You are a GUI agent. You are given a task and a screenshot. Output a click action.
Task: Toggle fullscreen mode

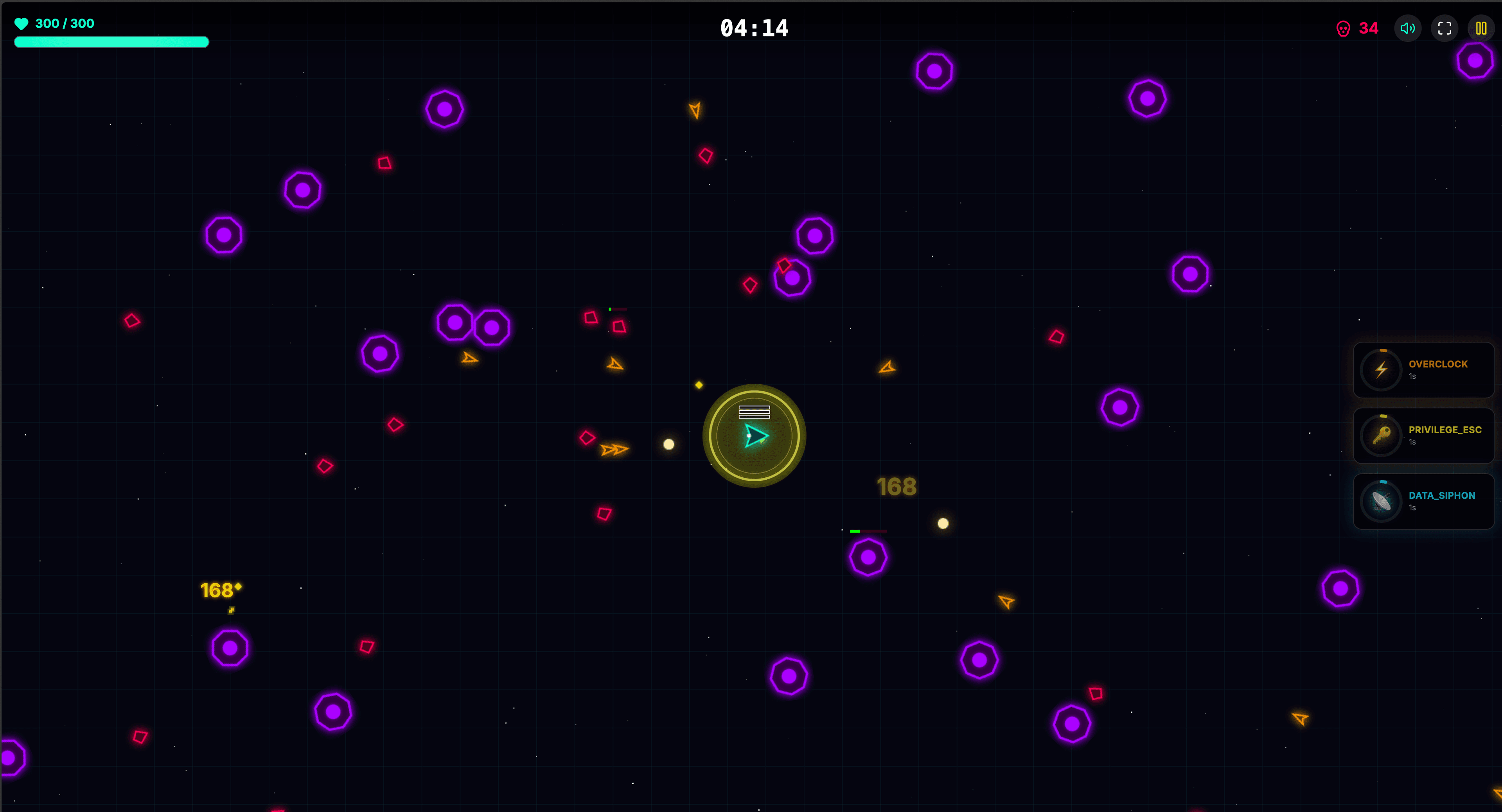[1445, 28]
